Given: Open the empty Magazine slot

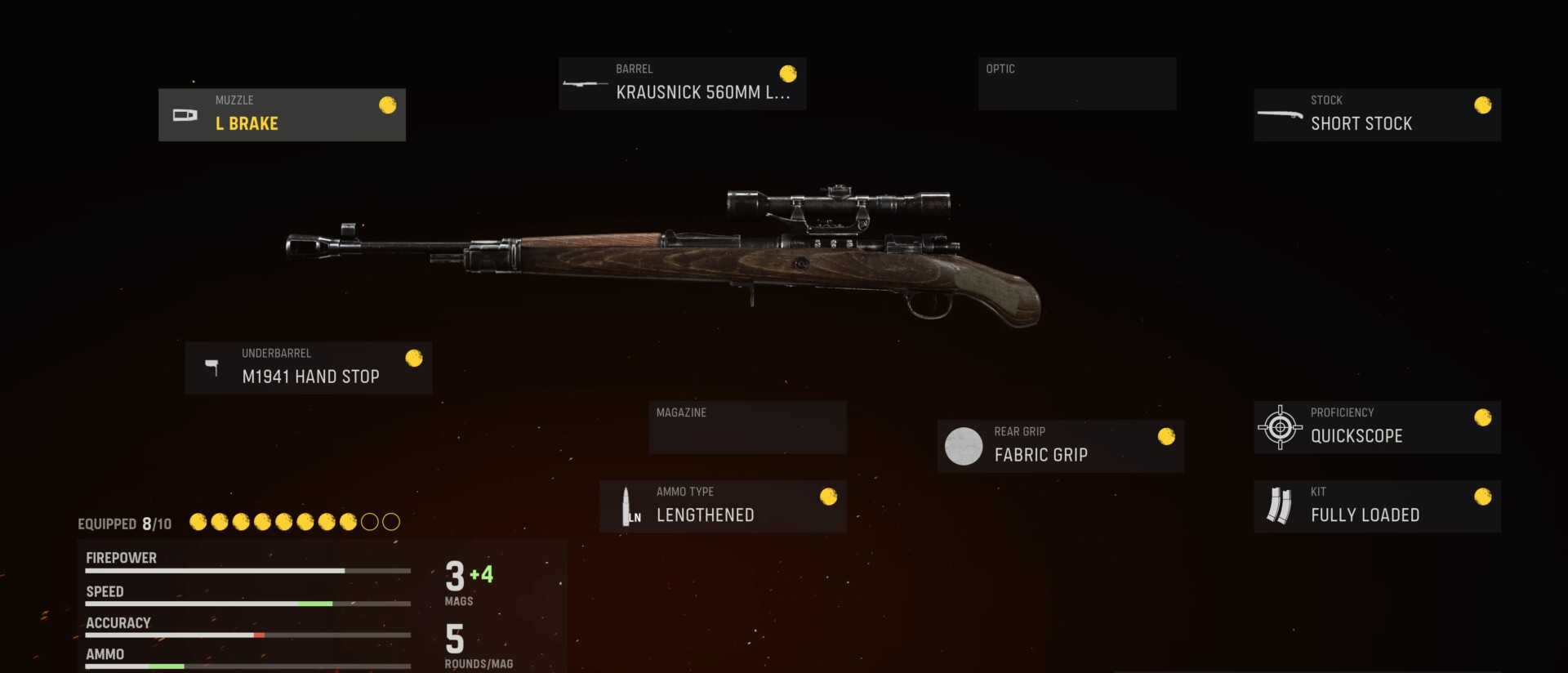Looking at the screenshot, I should click(747, 427).
